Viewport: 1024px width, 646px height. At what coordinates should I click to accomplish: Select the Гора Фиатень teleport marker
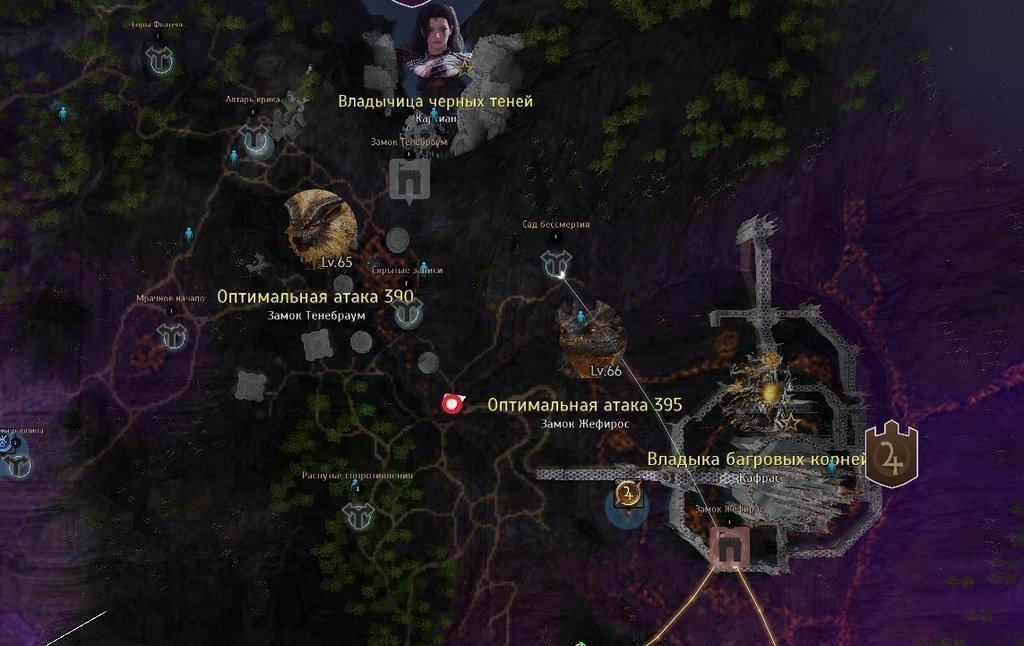click(x=159, y=62)
